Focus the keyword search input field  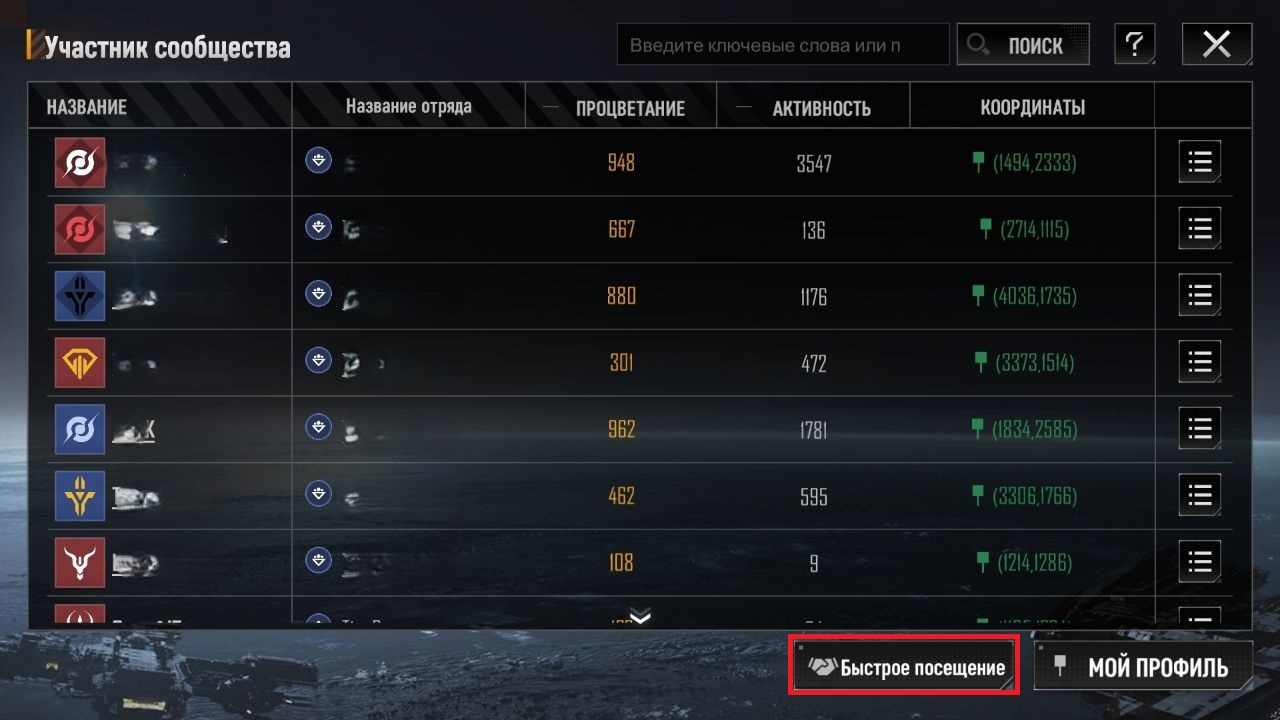coord(782,45)
